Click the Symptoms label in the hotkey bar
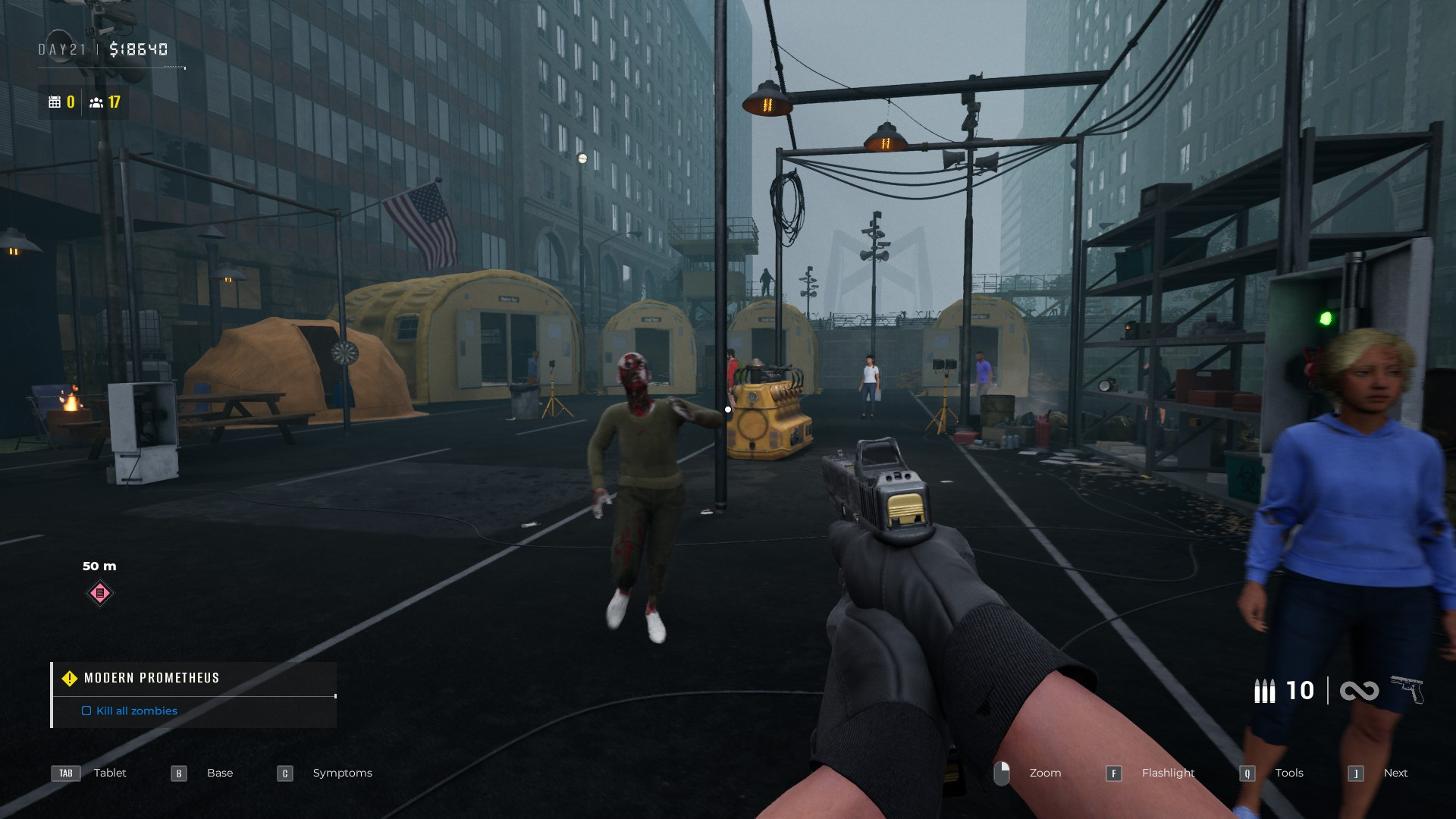Screen dimensions: 1456x819 [x=342, y=773]
